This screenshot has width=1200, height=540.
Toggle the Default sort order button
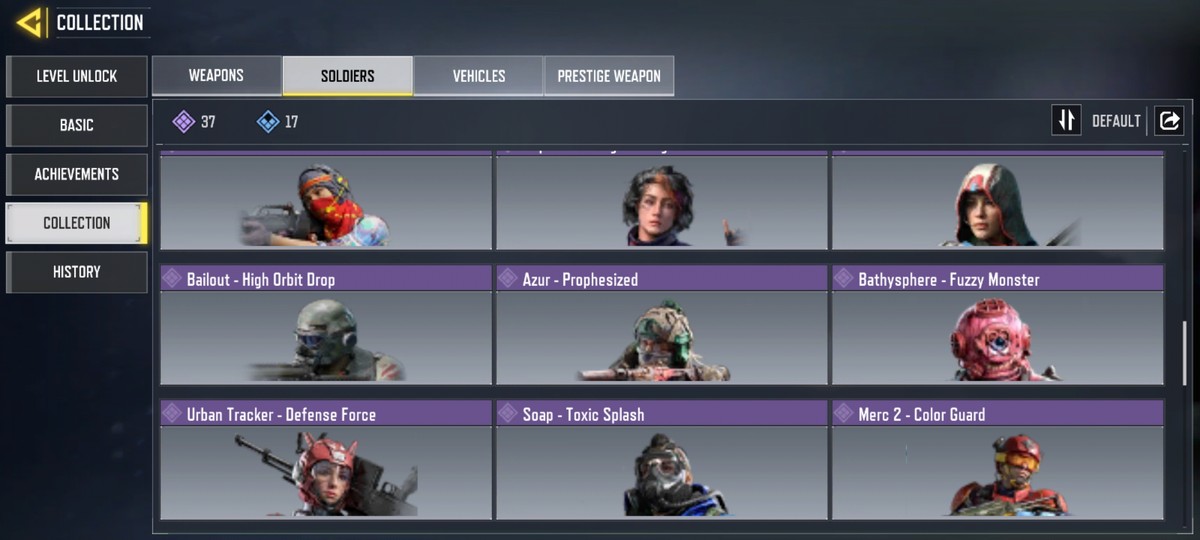(1067, 121)
